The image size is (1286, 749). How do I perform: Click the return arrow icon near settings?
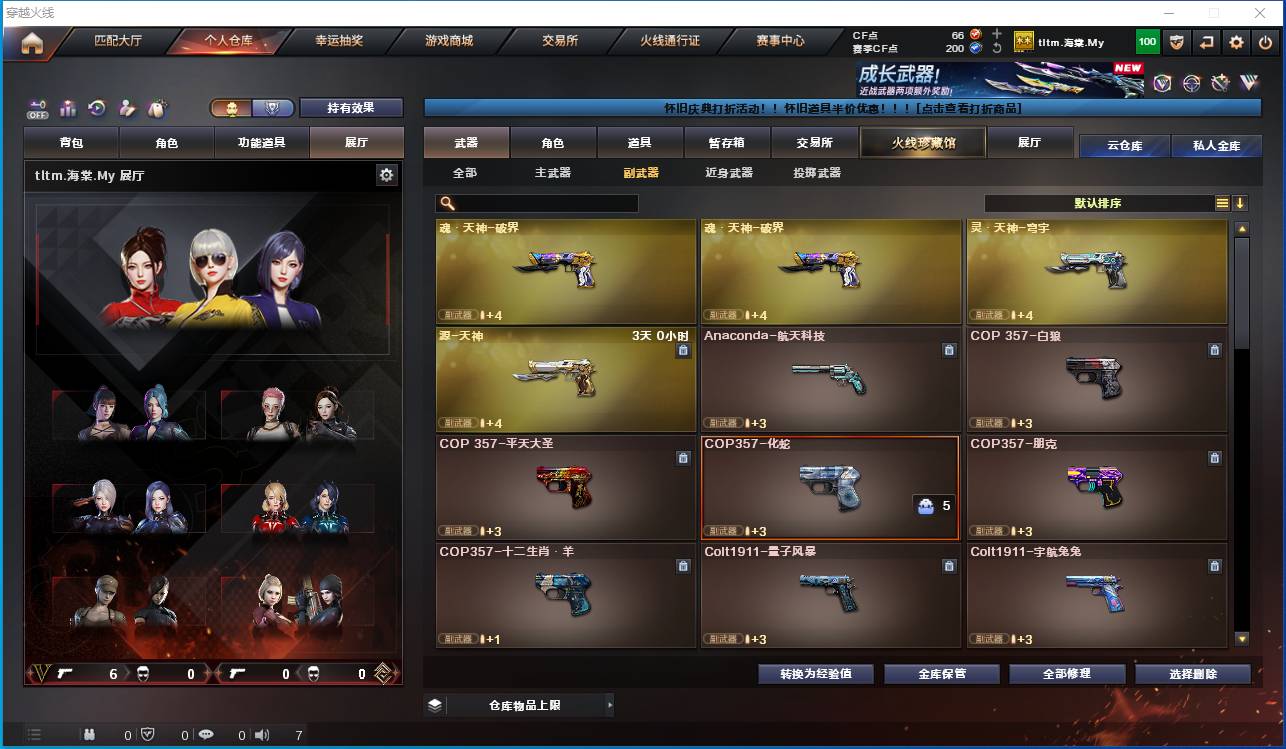coord(1208,42)
